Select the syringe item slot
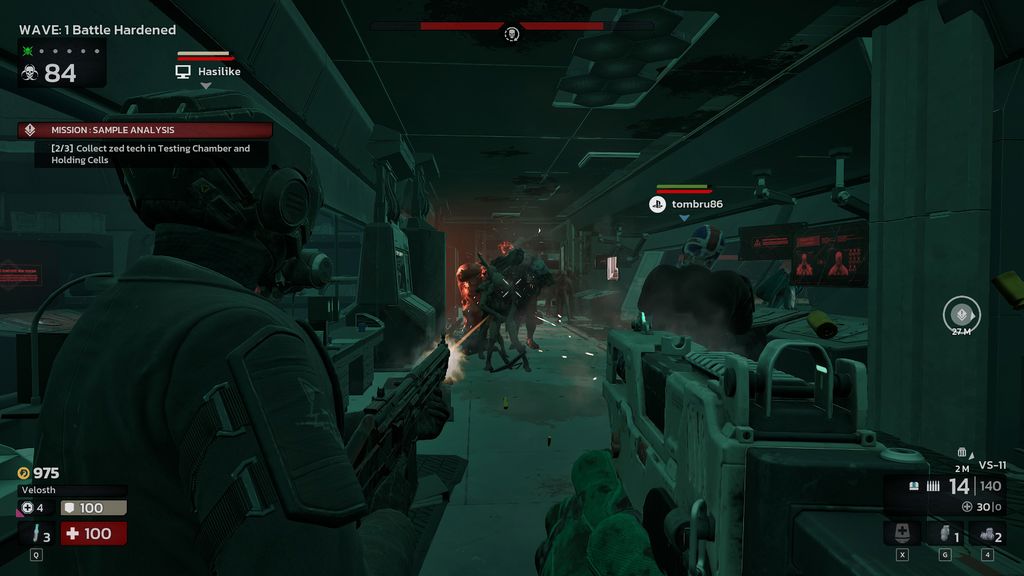1024x576 pixels. pos(36,534)
